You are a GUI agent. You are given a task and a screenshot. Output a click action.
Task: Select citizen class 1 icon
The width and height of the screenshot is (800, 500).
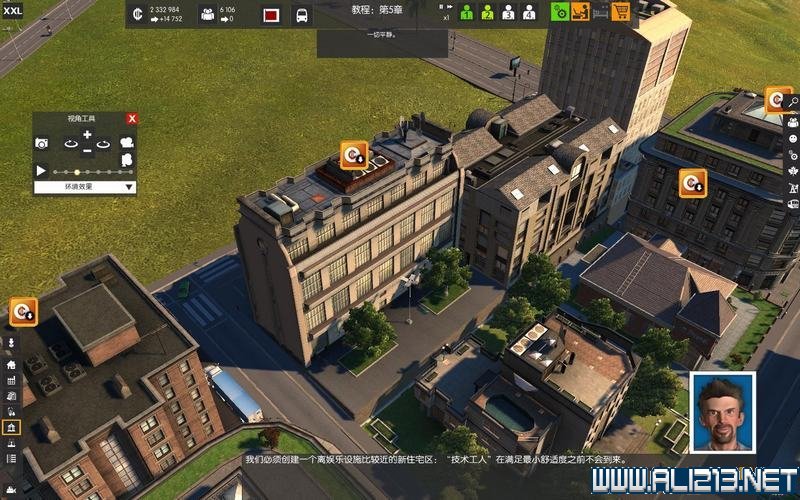(x=466, y=13)
